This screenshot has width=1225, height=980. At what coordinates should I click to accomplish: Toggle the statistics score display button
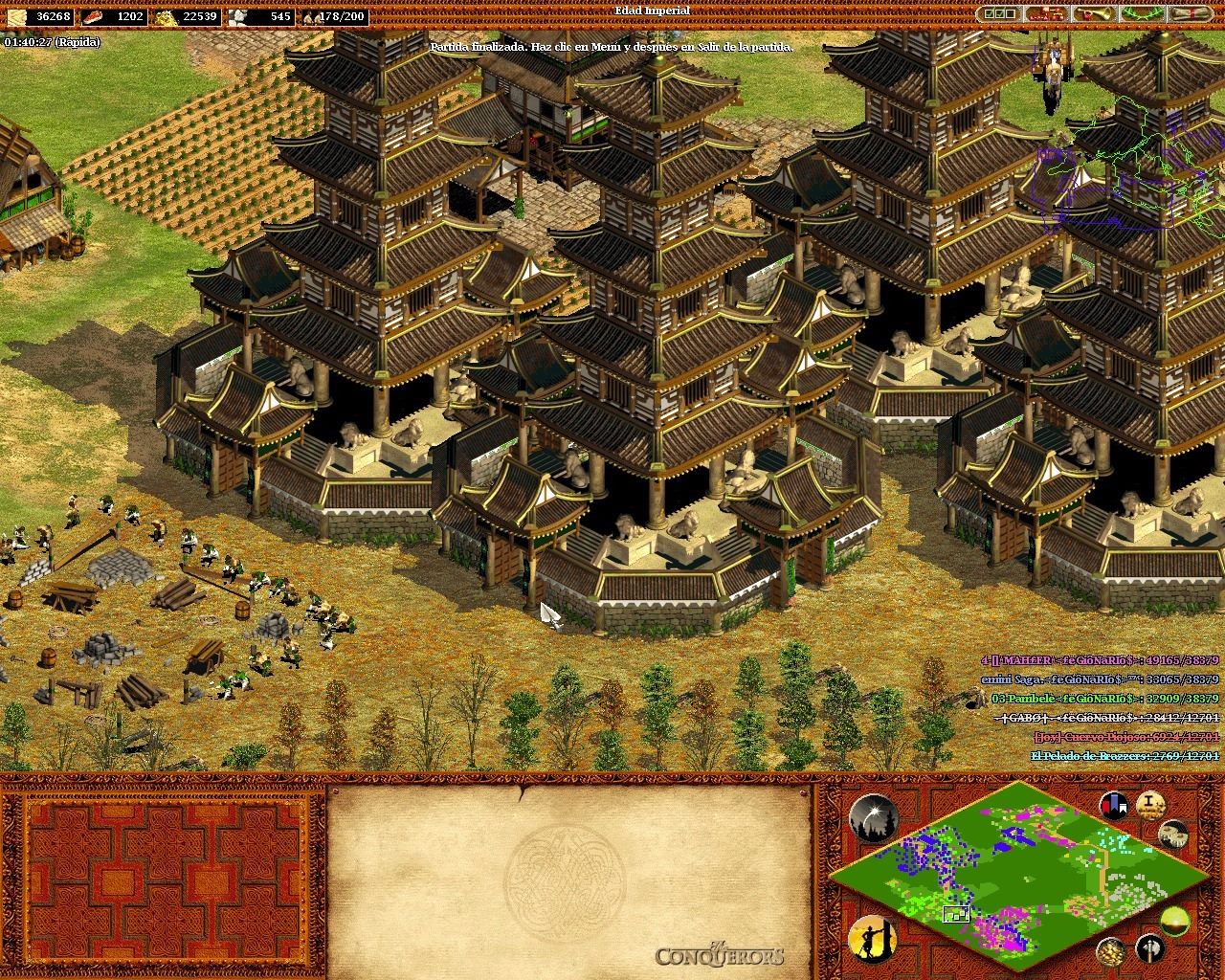point(1149,804)
